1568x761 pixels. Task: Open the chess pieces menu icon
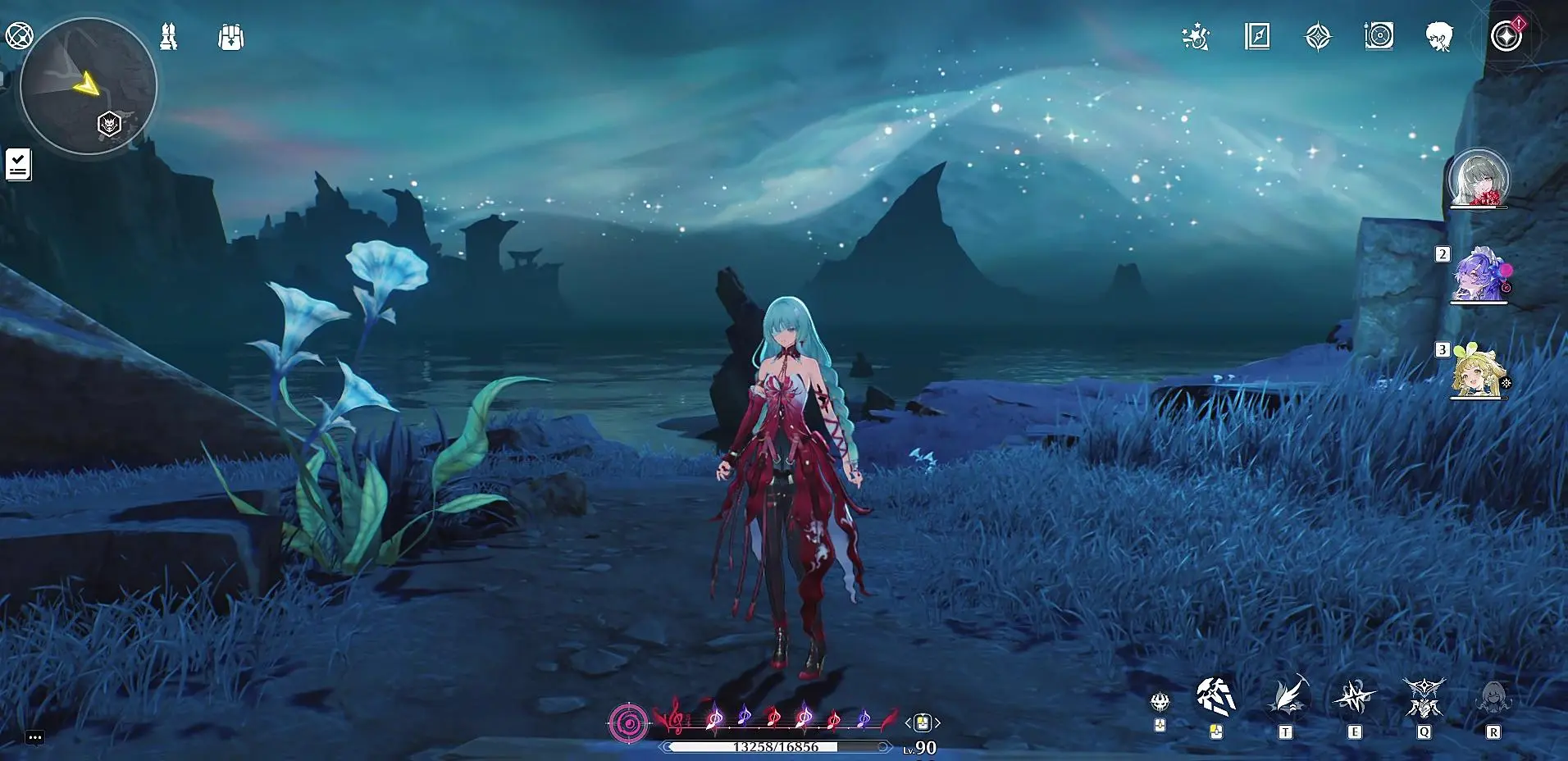169,37
